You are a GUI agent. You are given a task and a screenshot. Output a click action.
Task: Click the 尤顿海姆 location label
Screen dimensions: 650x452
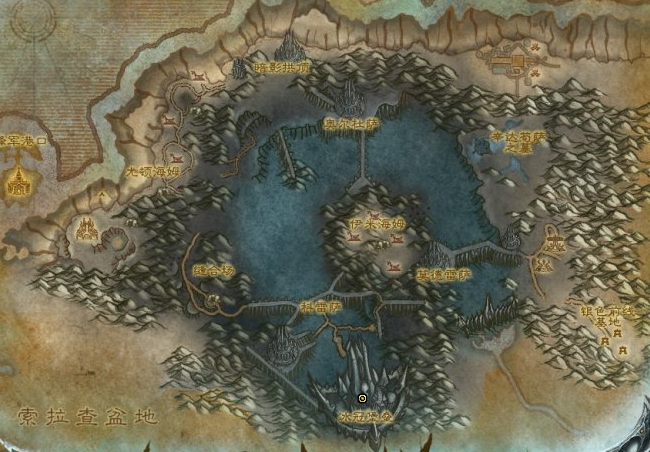(152, 172)
